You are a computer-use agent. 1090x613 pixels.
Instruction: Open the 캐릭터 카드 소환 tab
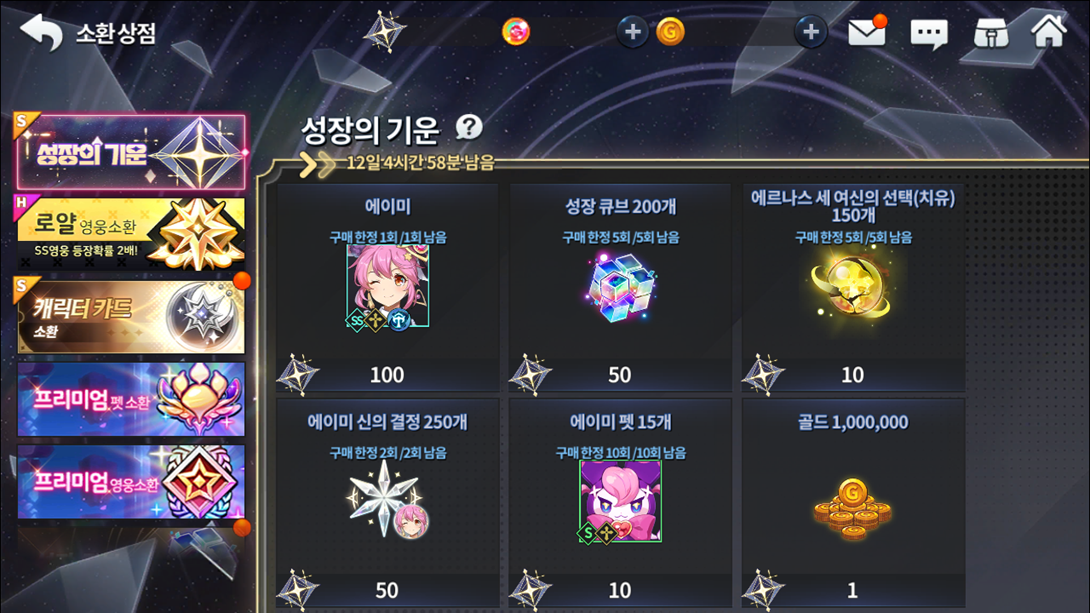tap(130, 317)
